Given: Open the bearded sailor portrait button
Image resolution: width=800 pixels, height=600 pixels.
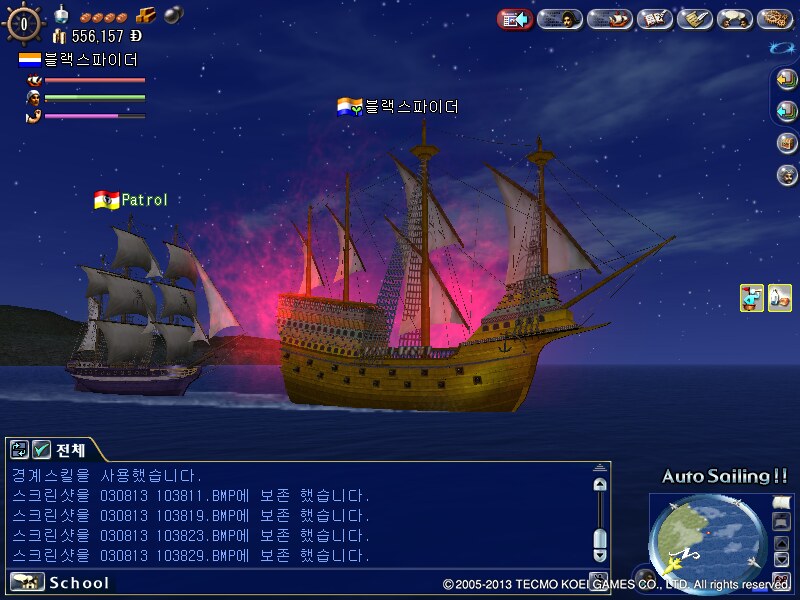Looking at the screenshot, I should (787, 174).
